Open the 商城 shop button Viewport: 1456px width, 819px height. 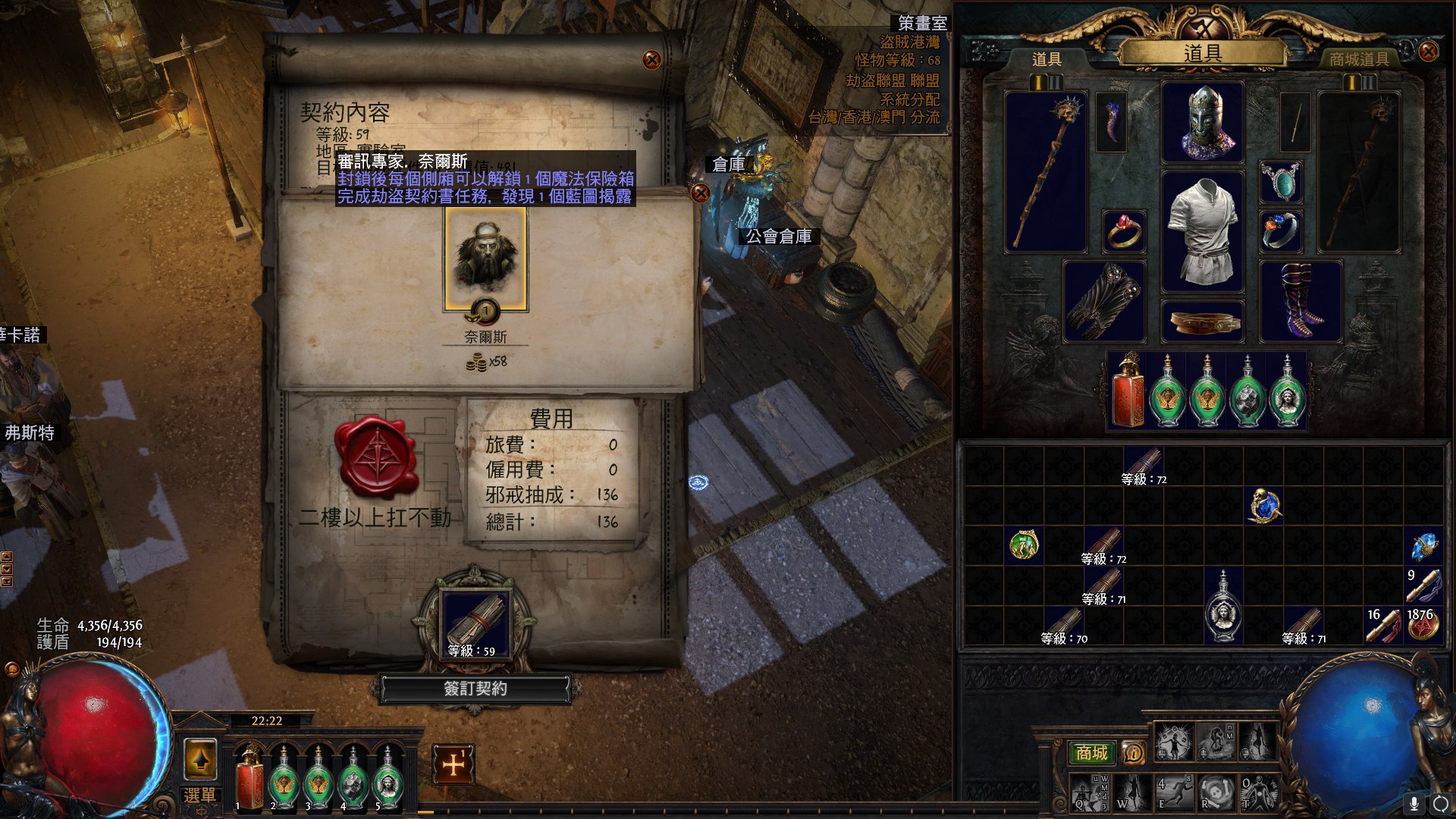point(1092,752)
